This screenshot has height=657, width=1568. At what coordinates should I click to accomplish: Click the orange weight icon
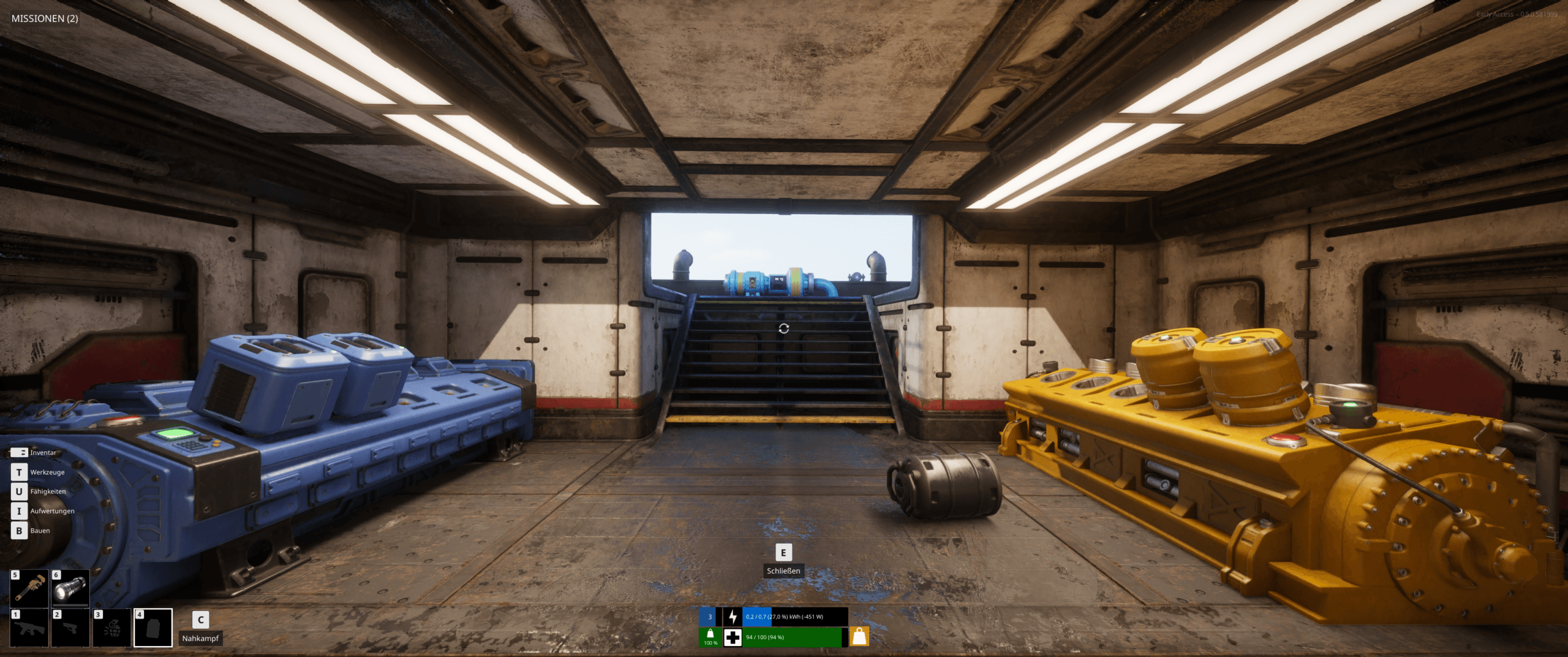pos(859,637)
